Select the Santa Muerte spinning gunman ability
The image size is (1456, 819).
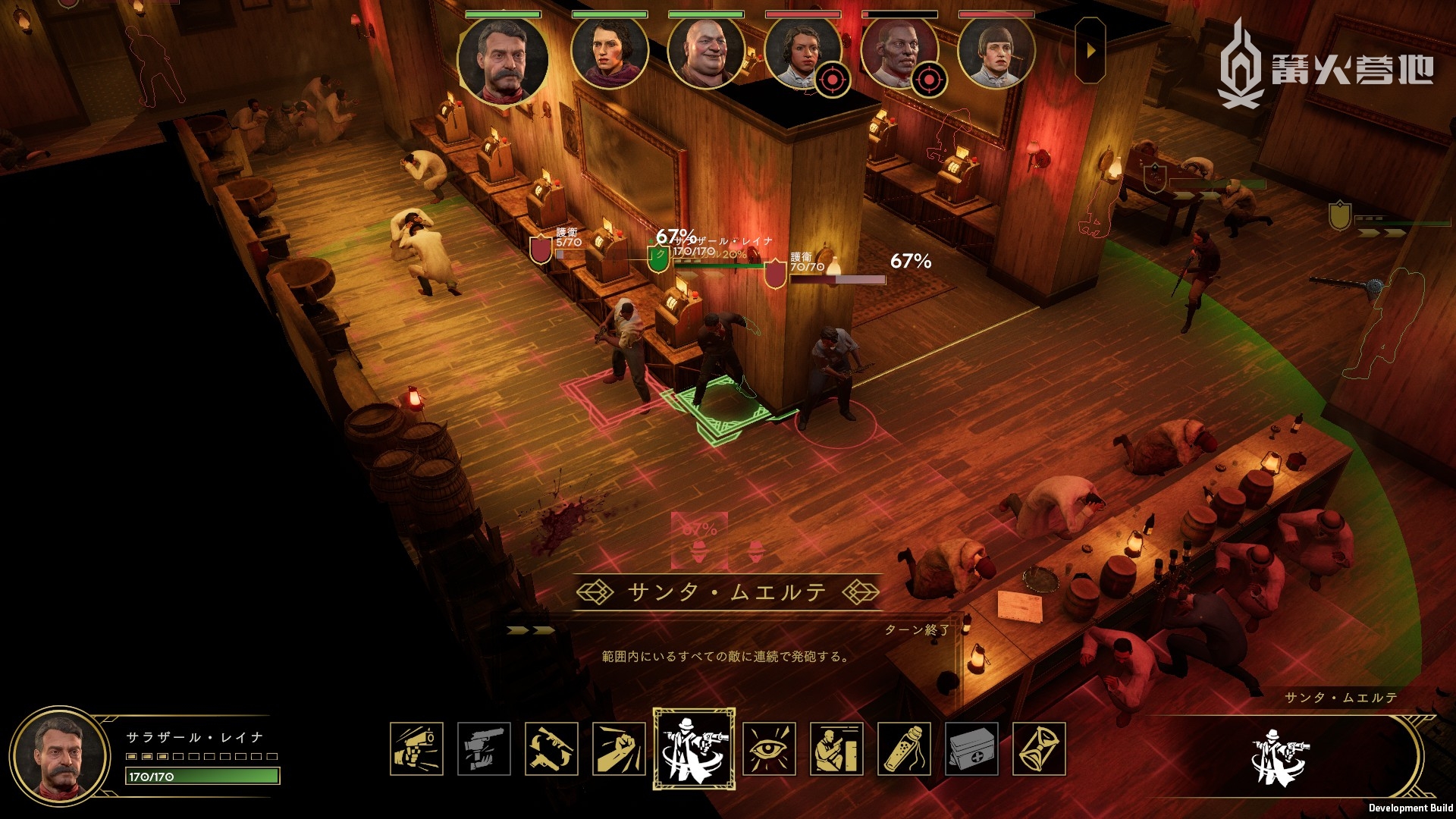click(693, 748)
